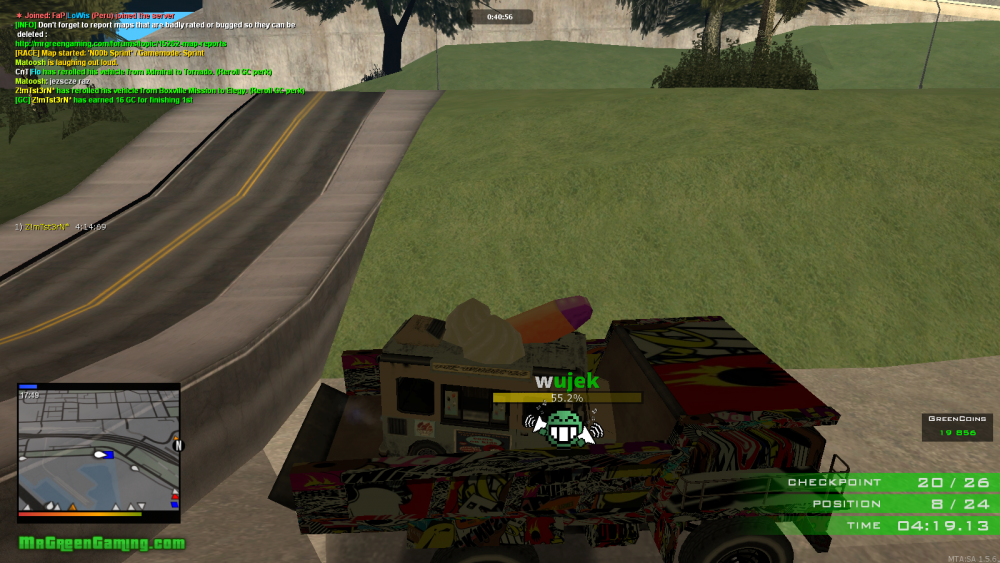Image resolution: width=1000 pixels, height=563 pixels.
Task: Select the first-place finisher row in rankings
Action: [x=60, y=227]
